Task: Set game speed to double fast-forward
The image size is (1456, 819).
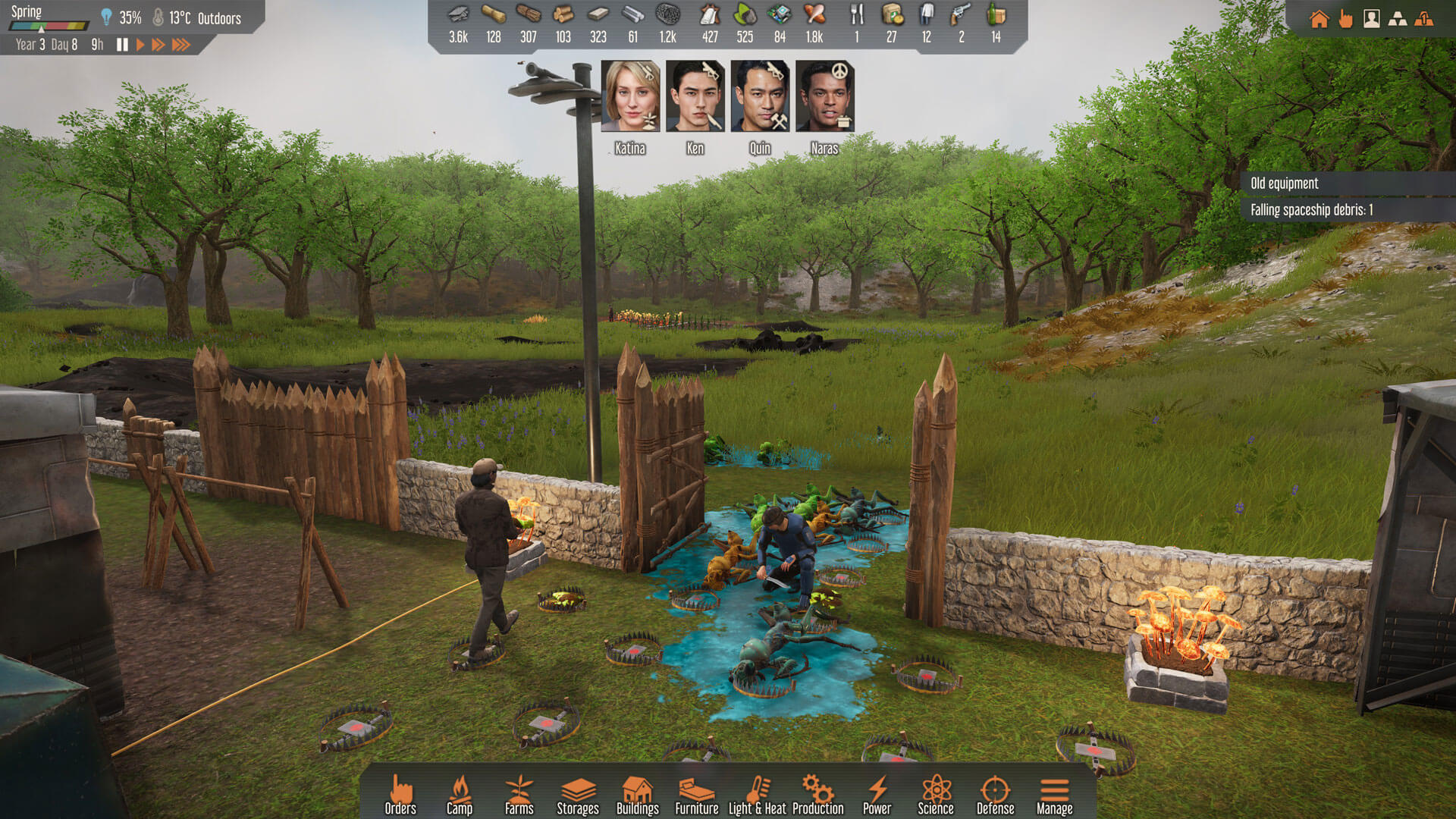Action: point(158,45)
